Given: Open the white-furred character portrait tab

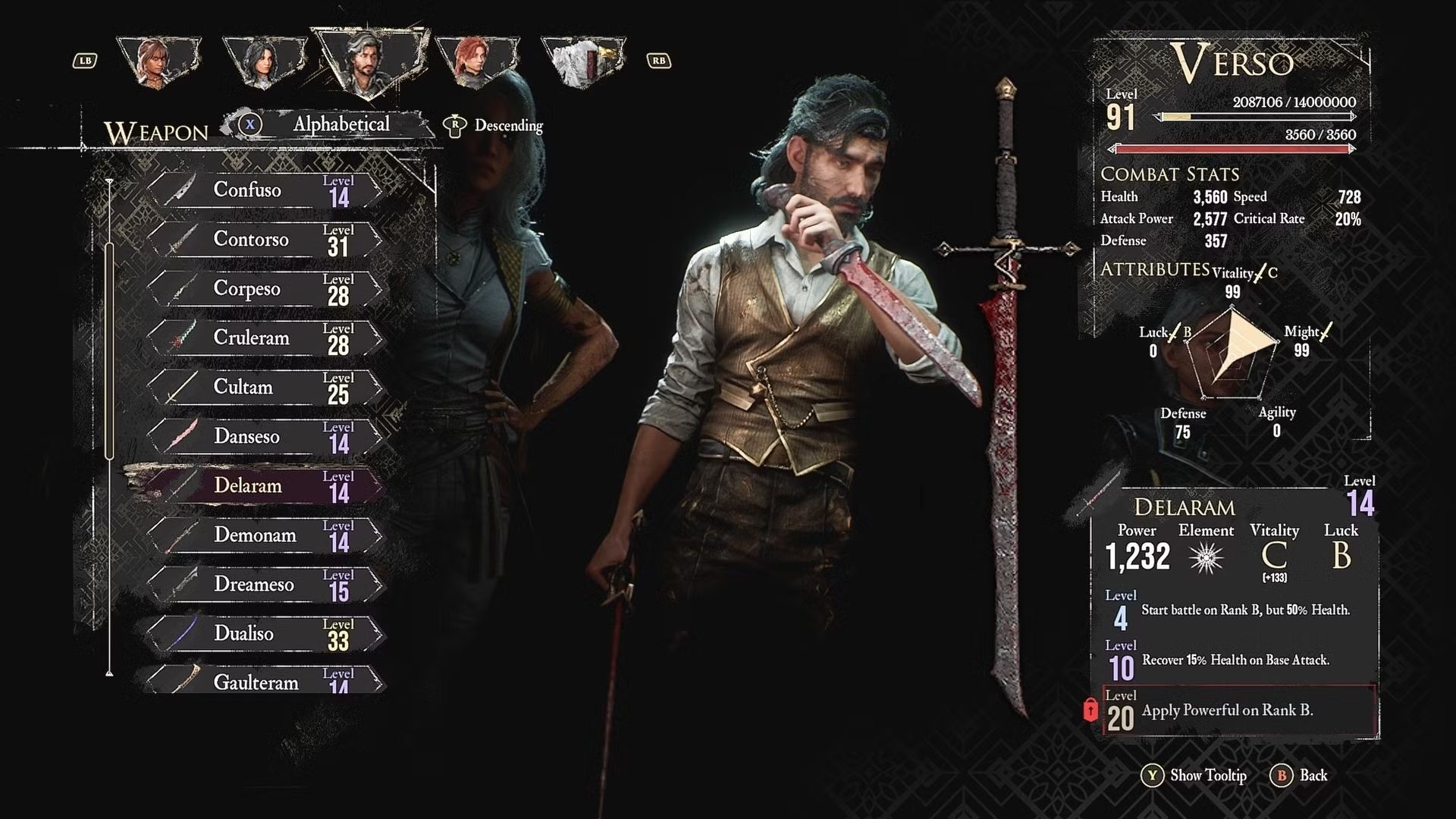Looking at the screenshot, I should [582, 61].
